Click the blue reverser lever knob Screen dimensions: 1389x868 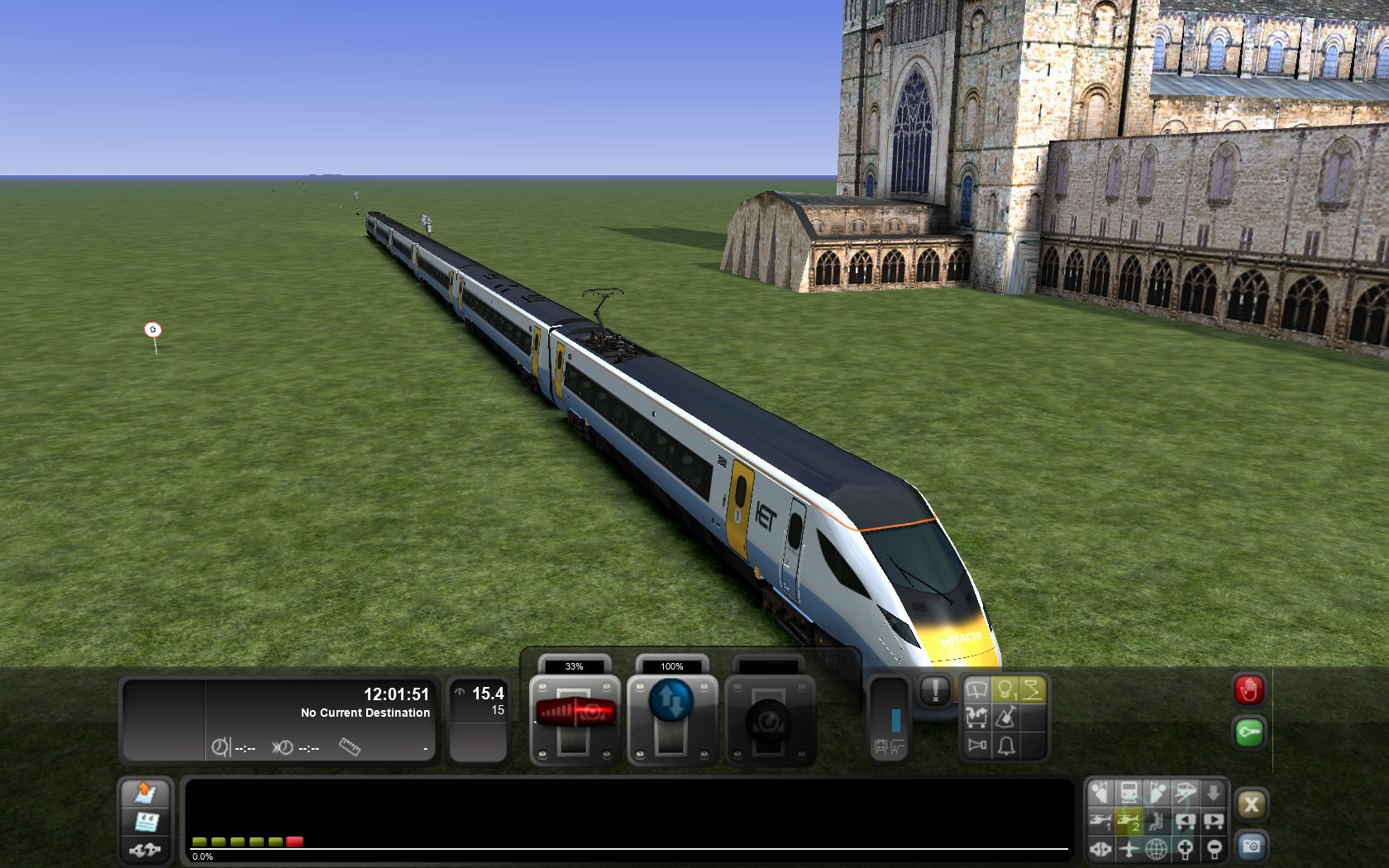[x=671, y=701]
